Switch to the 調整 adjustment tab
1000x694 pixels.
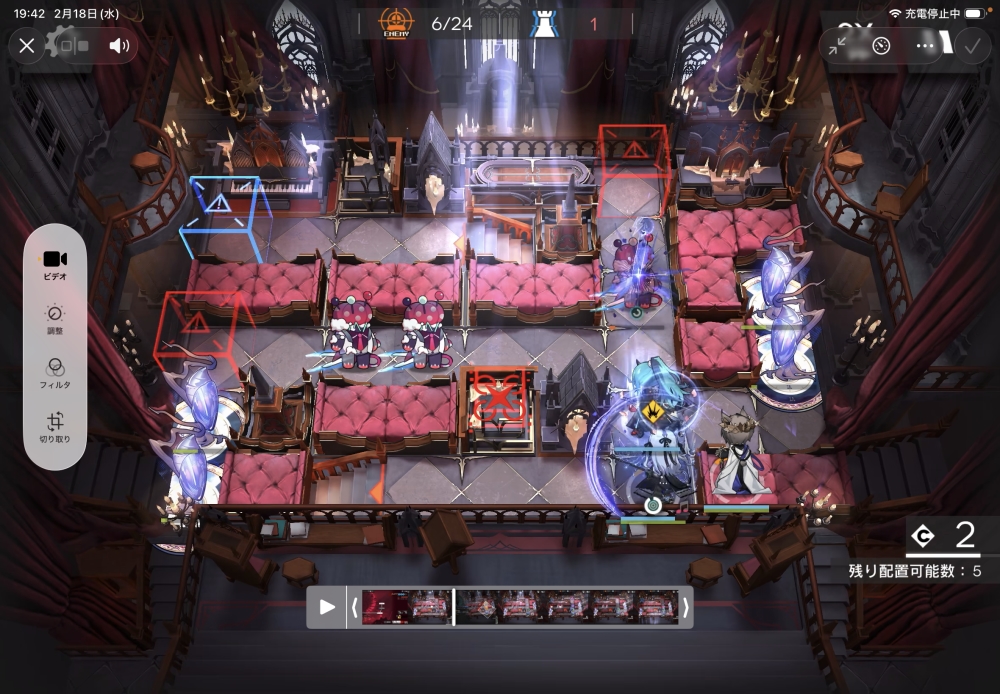click(55, 319)
